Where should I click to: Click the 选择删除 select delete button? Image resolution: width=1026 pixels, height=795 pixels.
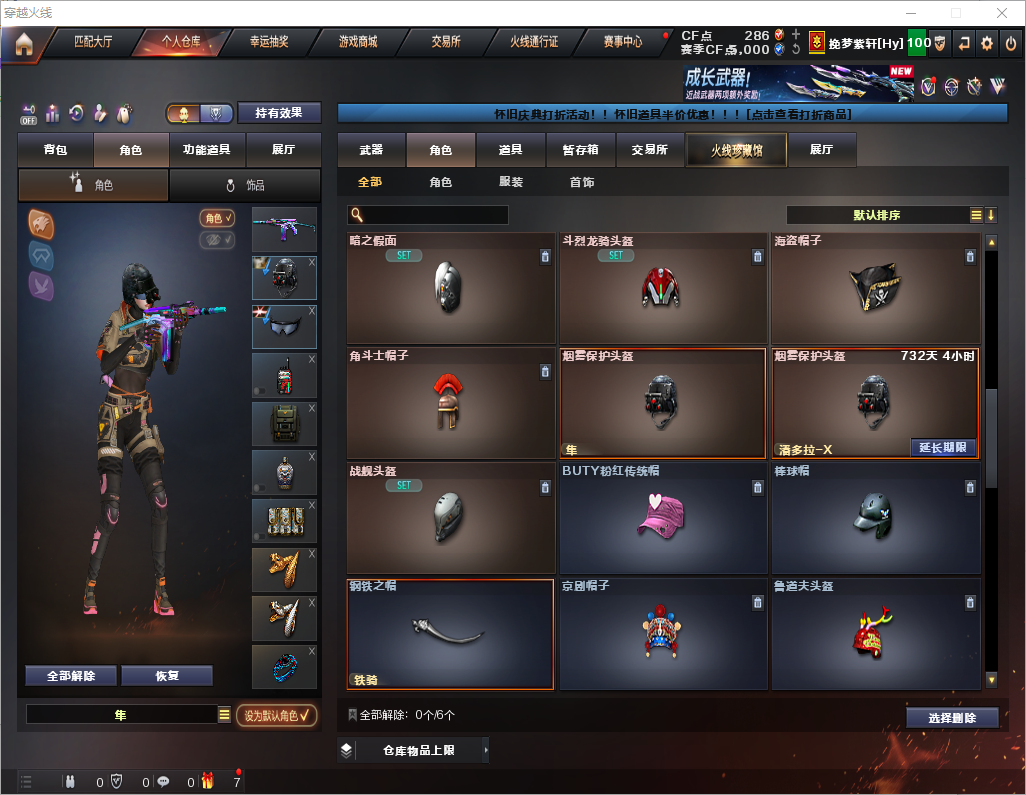pyautogui.click(x=952, y=718)
